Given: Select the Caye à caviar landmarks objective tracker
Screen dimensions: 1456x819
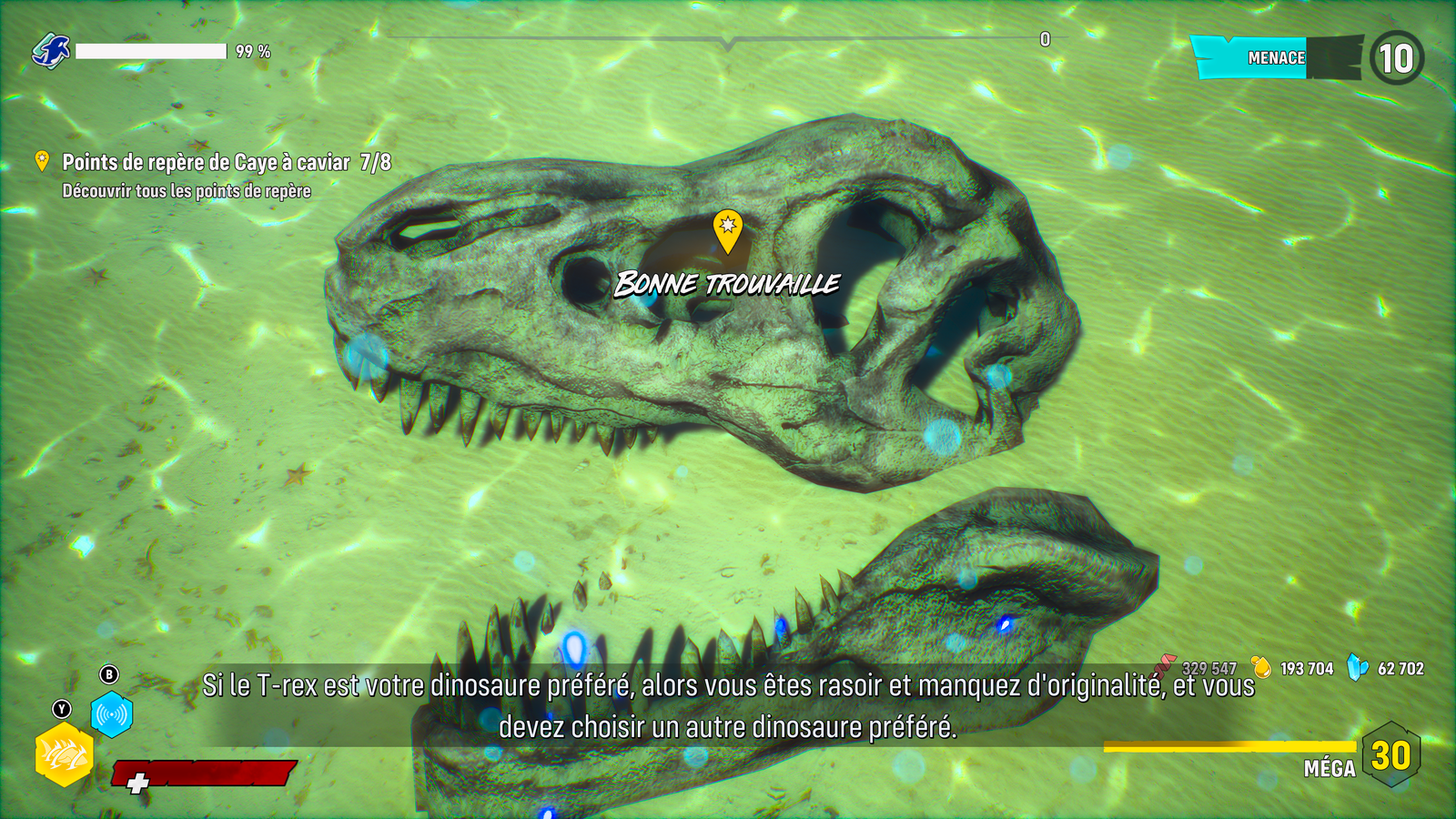Looking at the screenshot, I should click(226, 163).
